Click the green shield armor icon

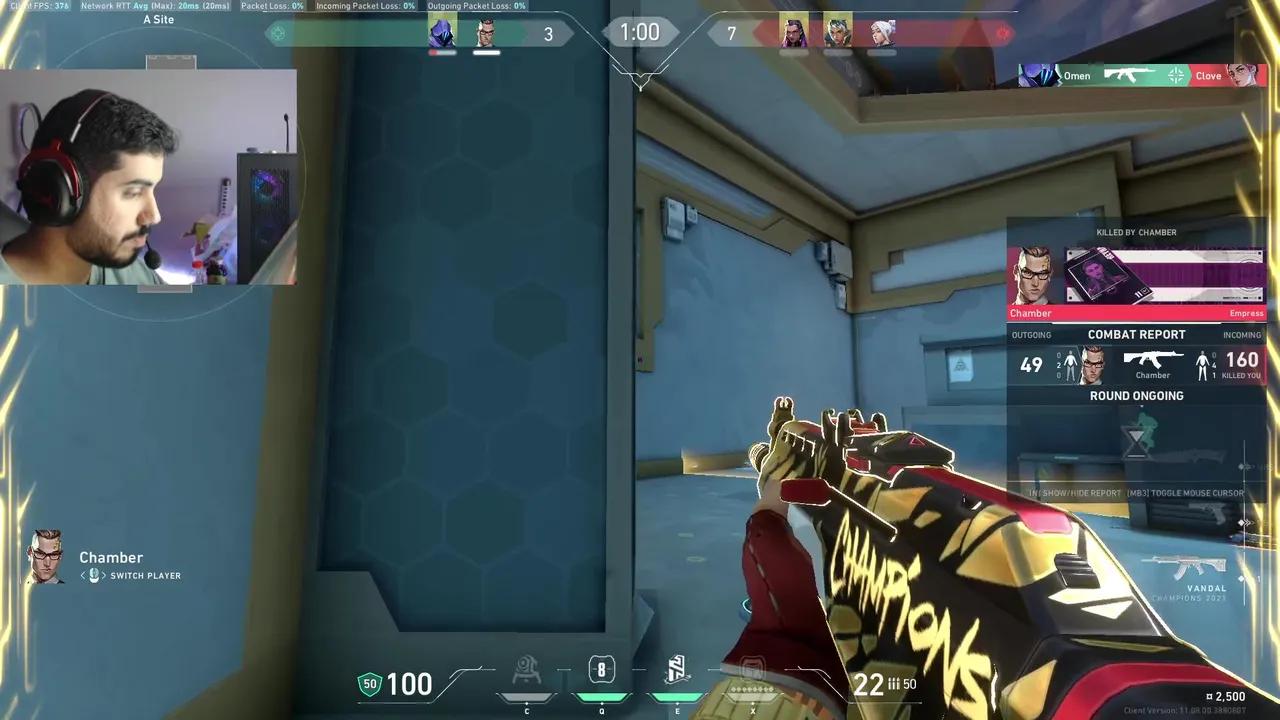tap(370, 684)
